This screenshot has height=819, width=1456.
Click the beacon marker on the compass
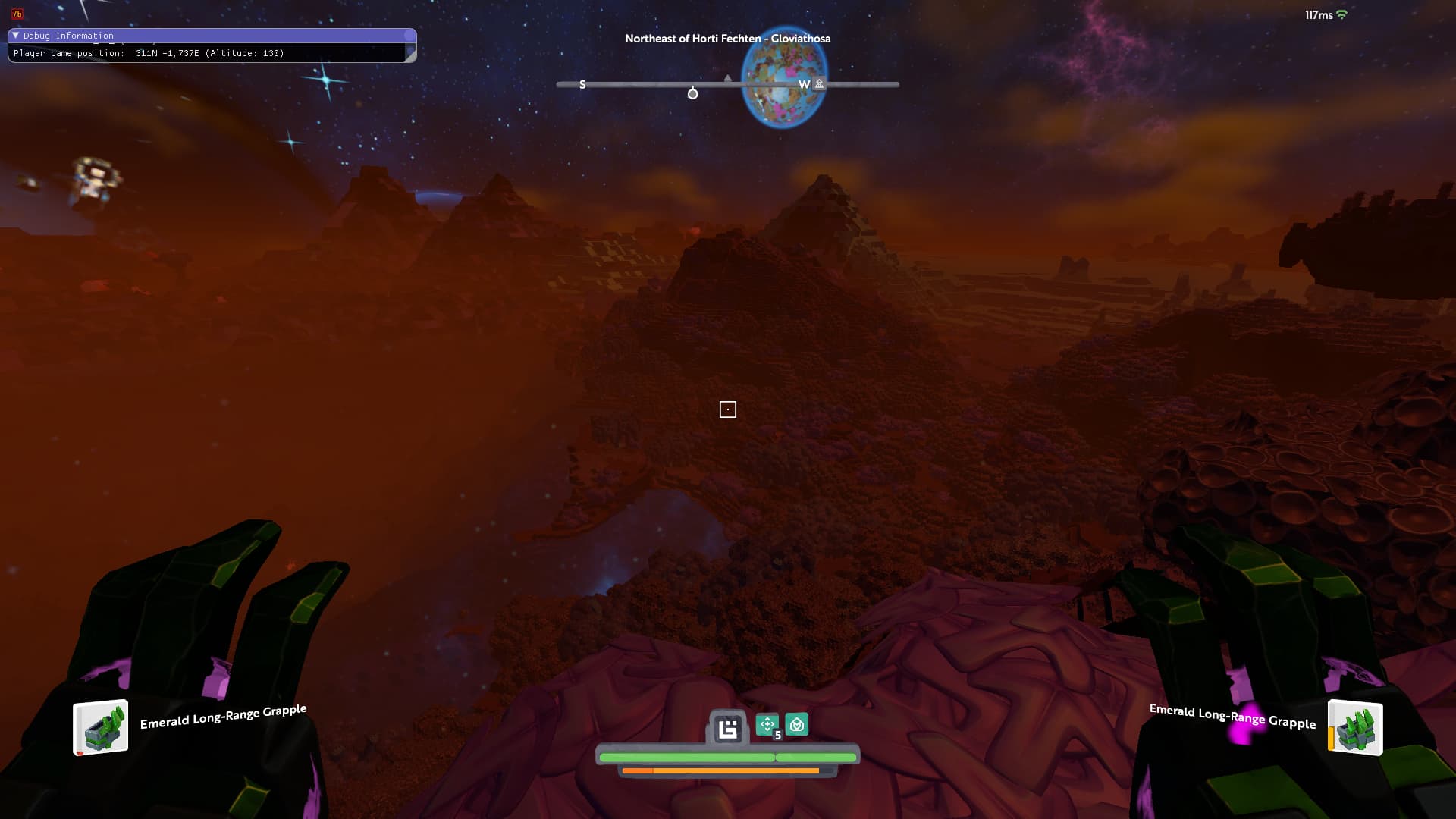(819, 84)
